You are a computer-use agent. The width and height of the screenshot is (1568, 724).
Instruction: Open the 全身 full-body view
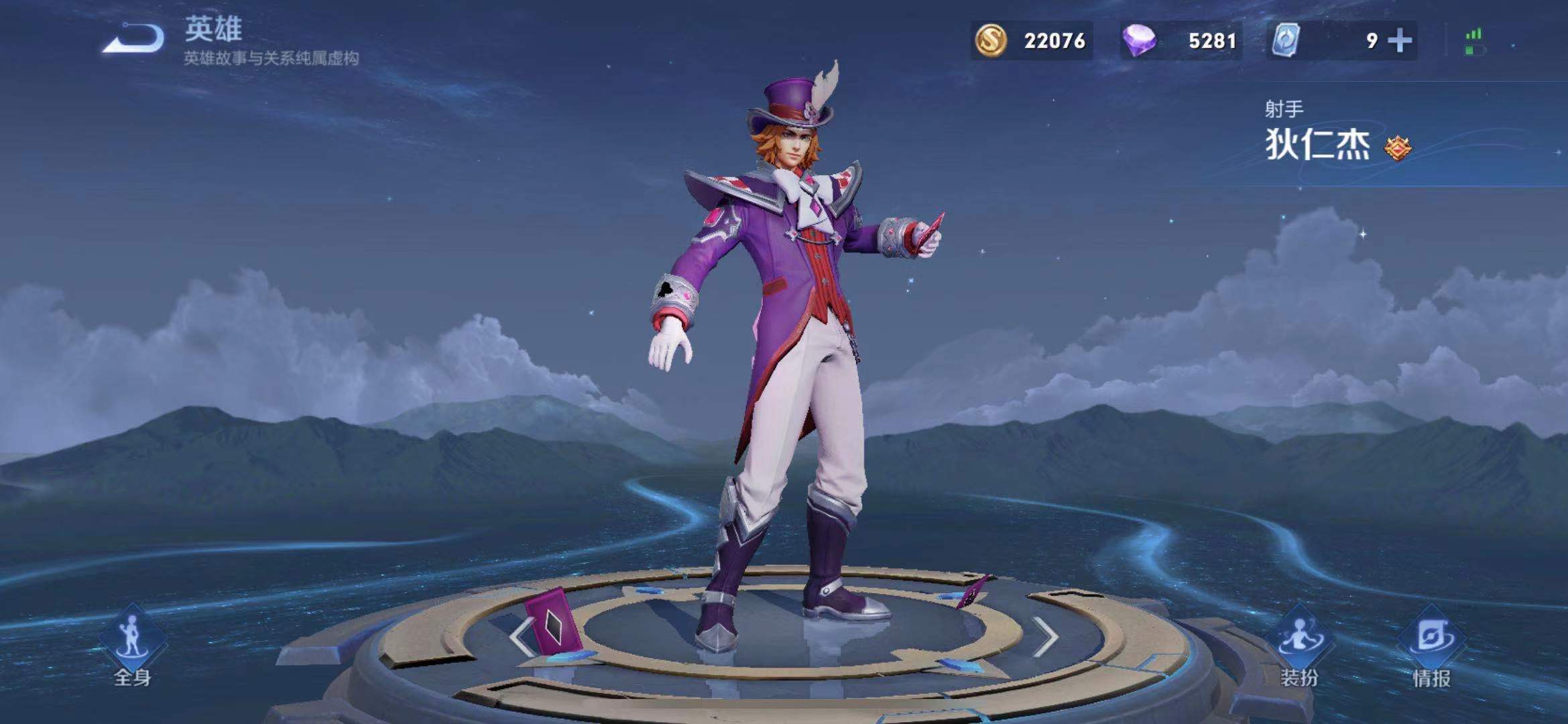click(132, 647)
